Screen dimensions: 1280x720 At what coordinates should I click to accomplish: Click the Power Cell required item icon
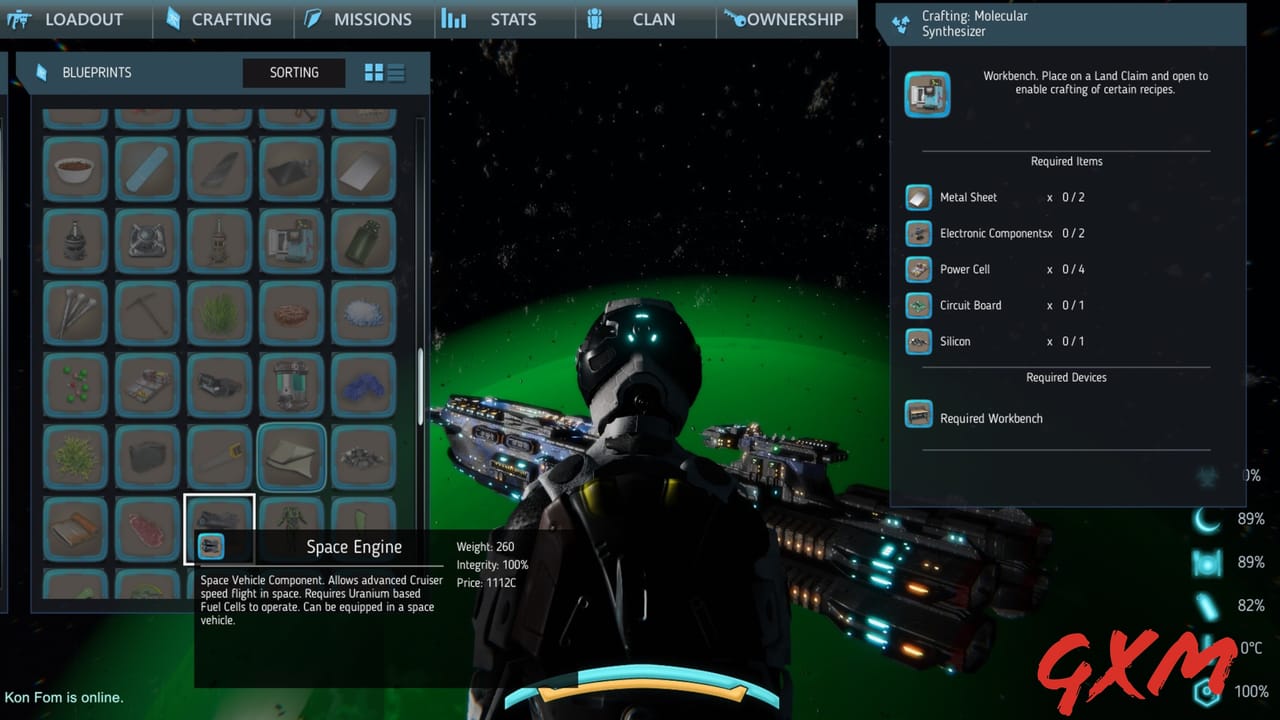[918, 269]
